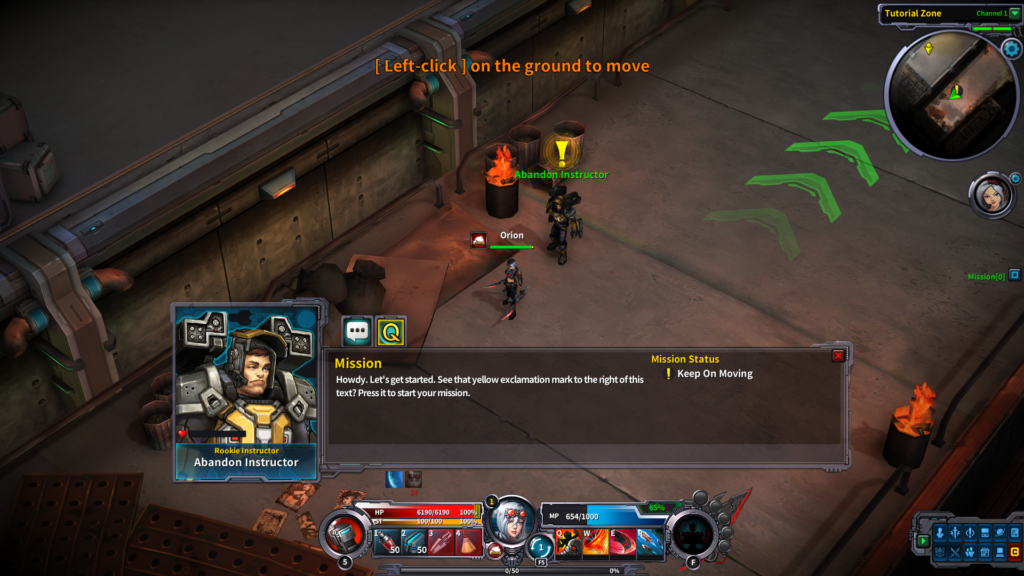The image size is (1024, 576).
Task: Activate the R skill icon
Action: (651, 542)
